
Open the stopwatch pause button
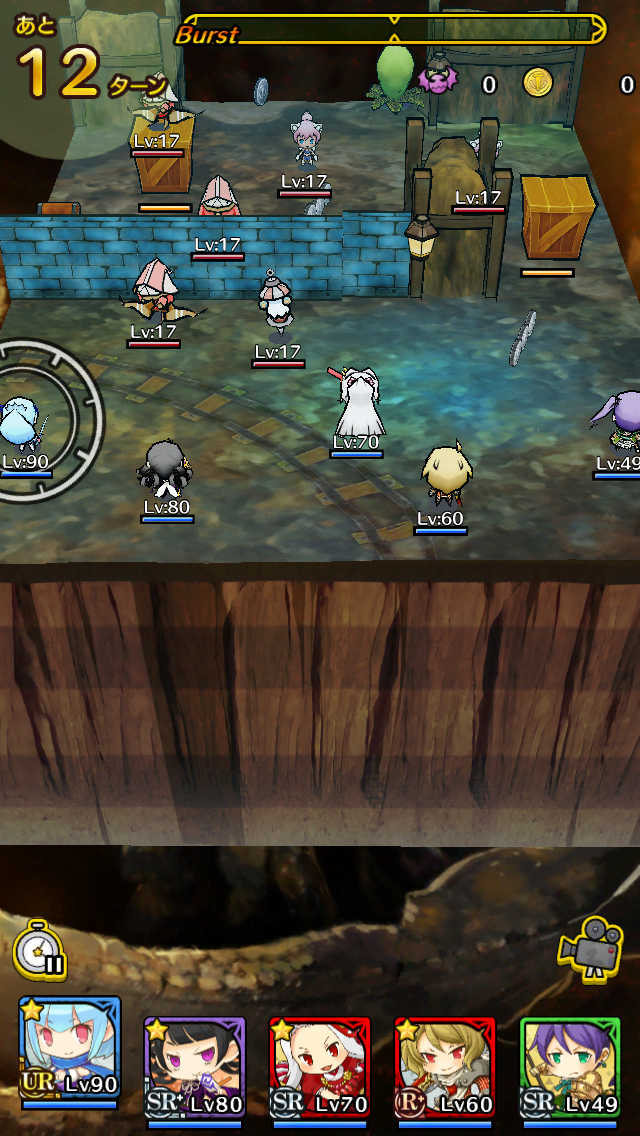point(40,951)
